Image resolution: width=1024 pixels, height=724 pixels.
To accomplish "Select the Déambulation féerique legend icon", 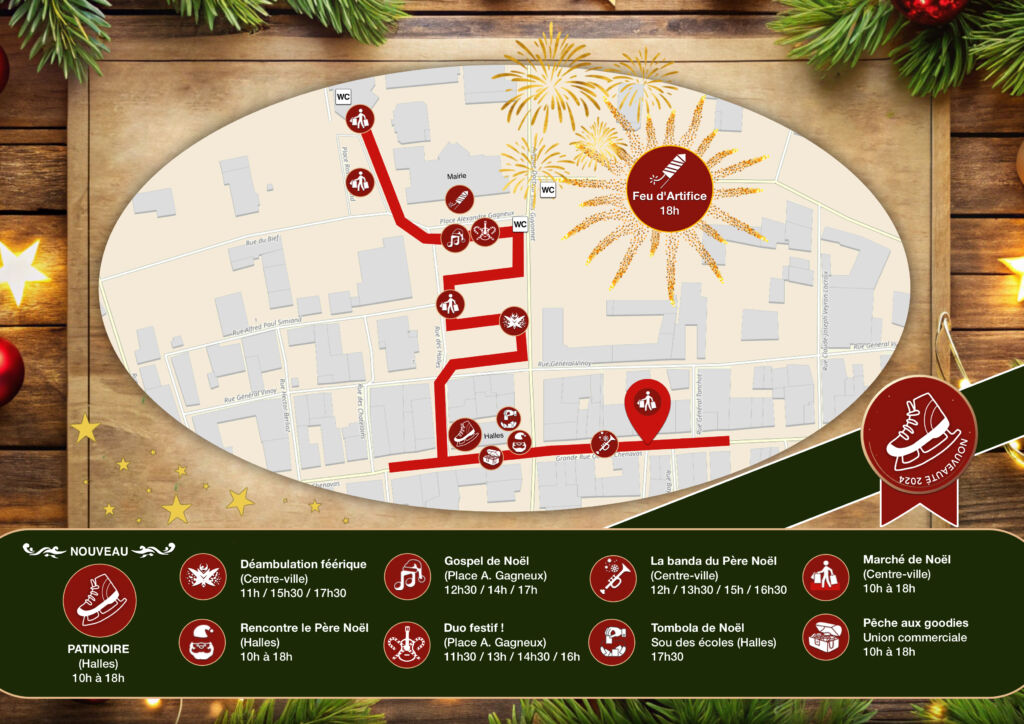I will (204, 577).
